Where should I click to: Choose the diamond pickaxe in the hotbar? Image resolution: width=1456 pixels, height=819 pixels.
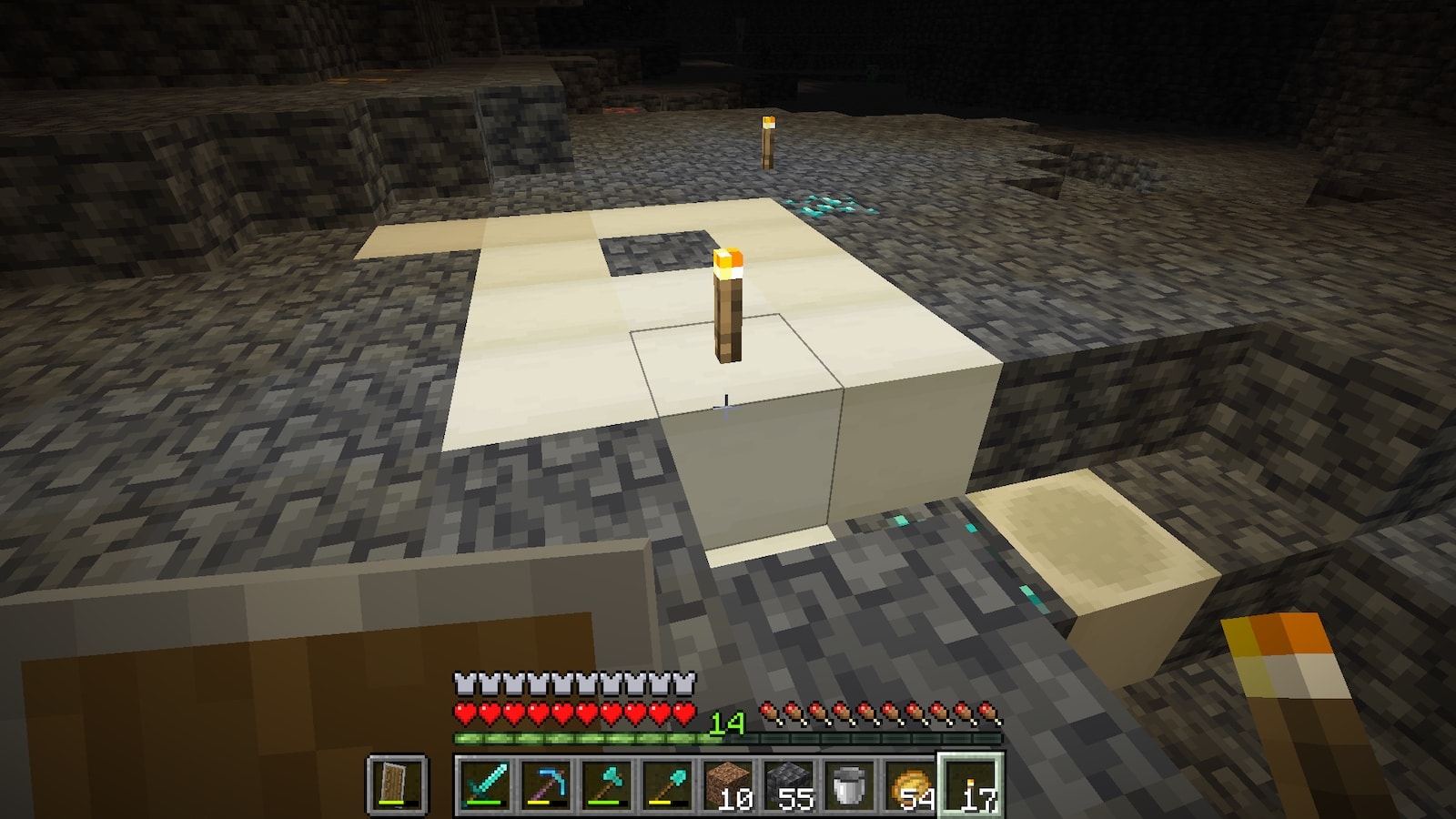click(544, 784)
